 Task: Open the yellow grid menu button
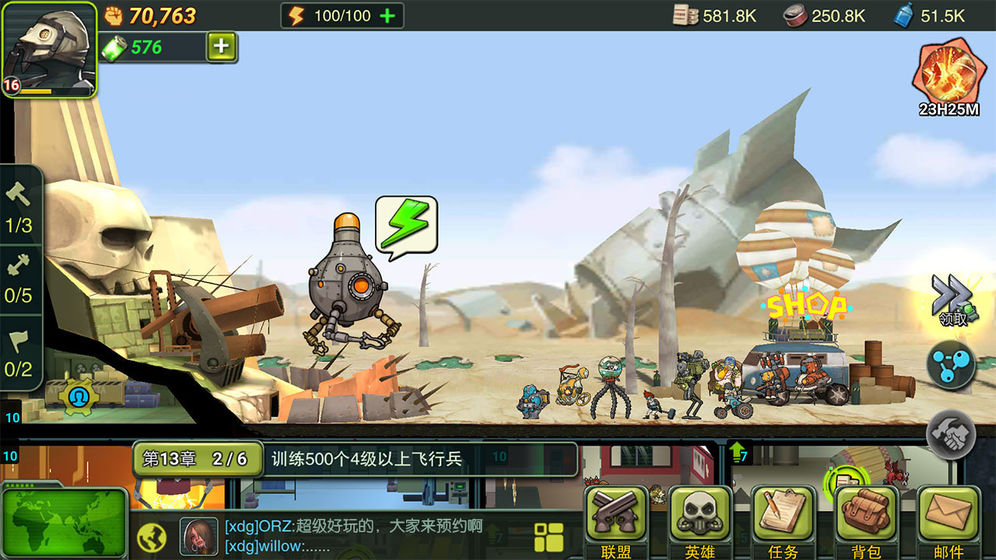tap(549, 535)
